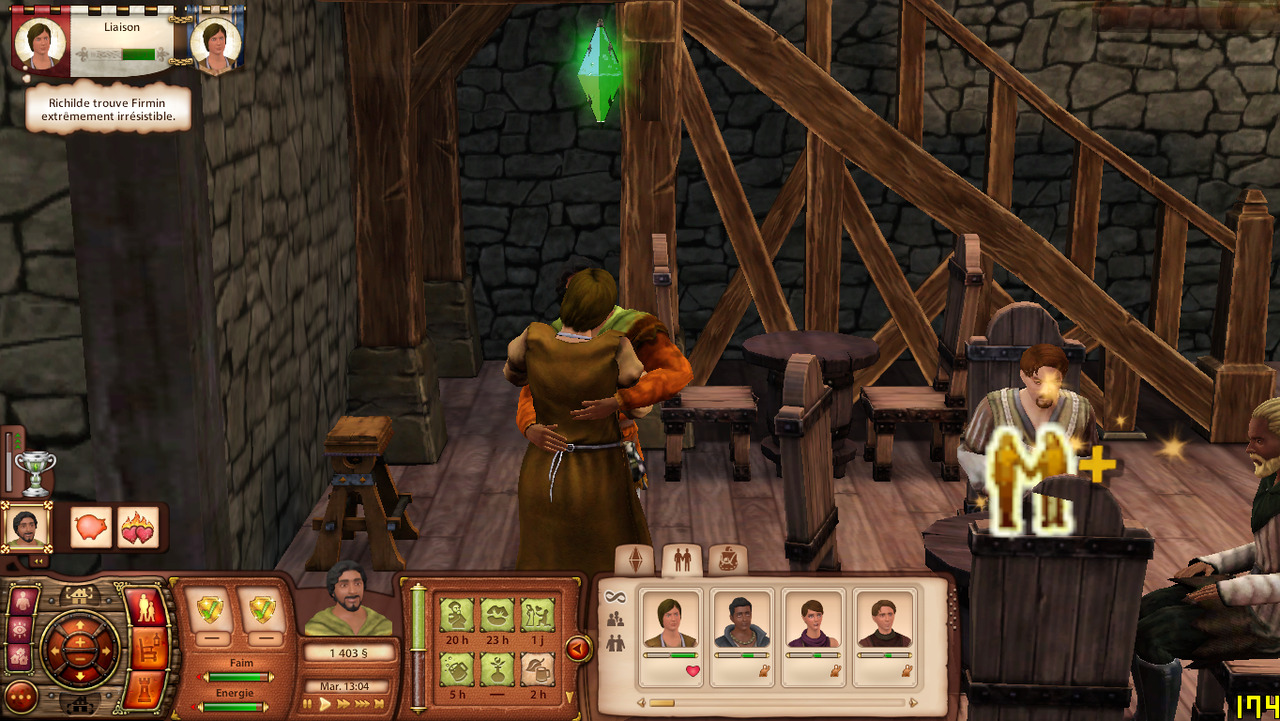The width and height of the screenshot is (1280, 721).
Task: Select the double-arrow fast-forward speed
Action: tap(344, 704)
